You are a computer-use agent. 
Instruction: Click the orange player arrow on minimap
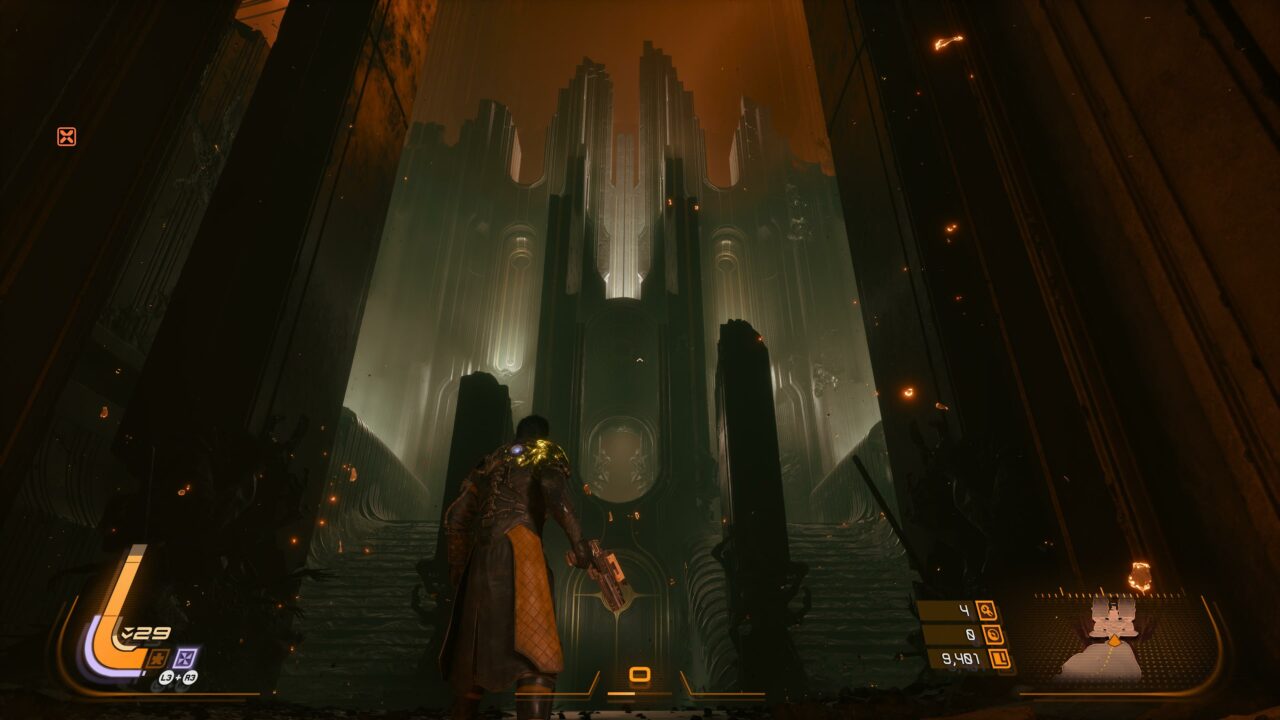(1114, 639)
